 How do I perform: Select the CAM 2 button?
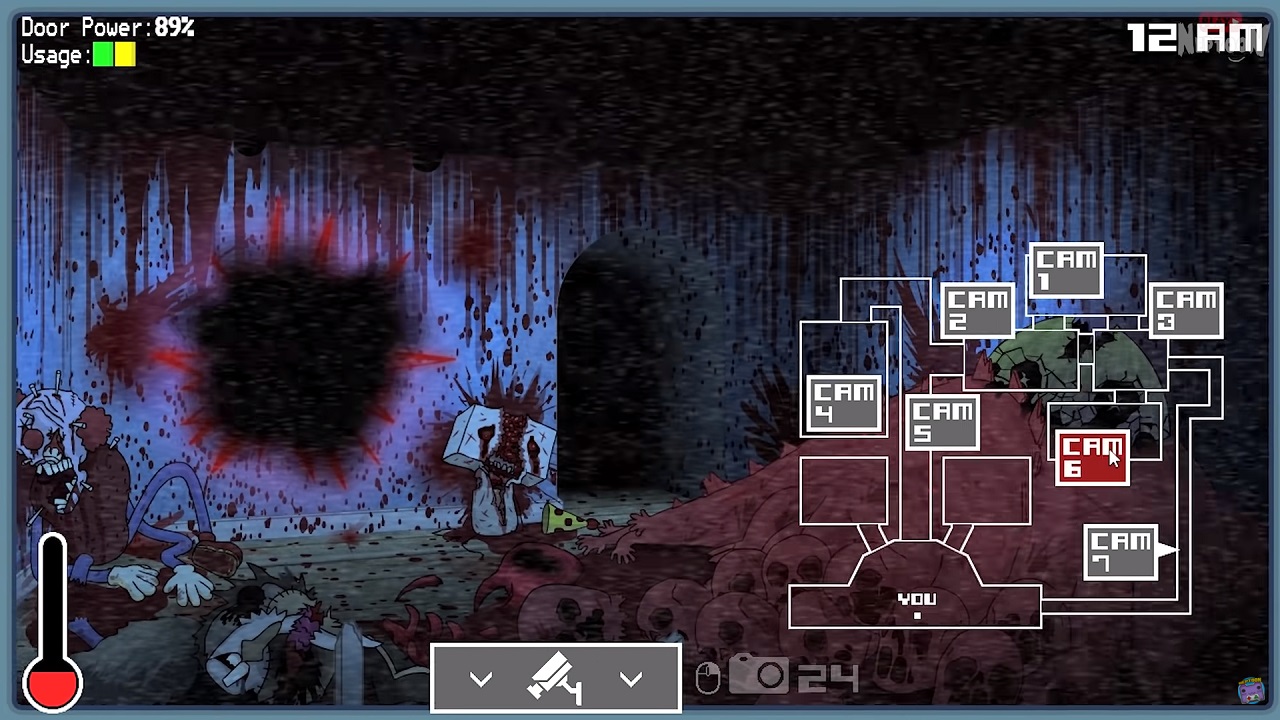[x=977, y=310]
